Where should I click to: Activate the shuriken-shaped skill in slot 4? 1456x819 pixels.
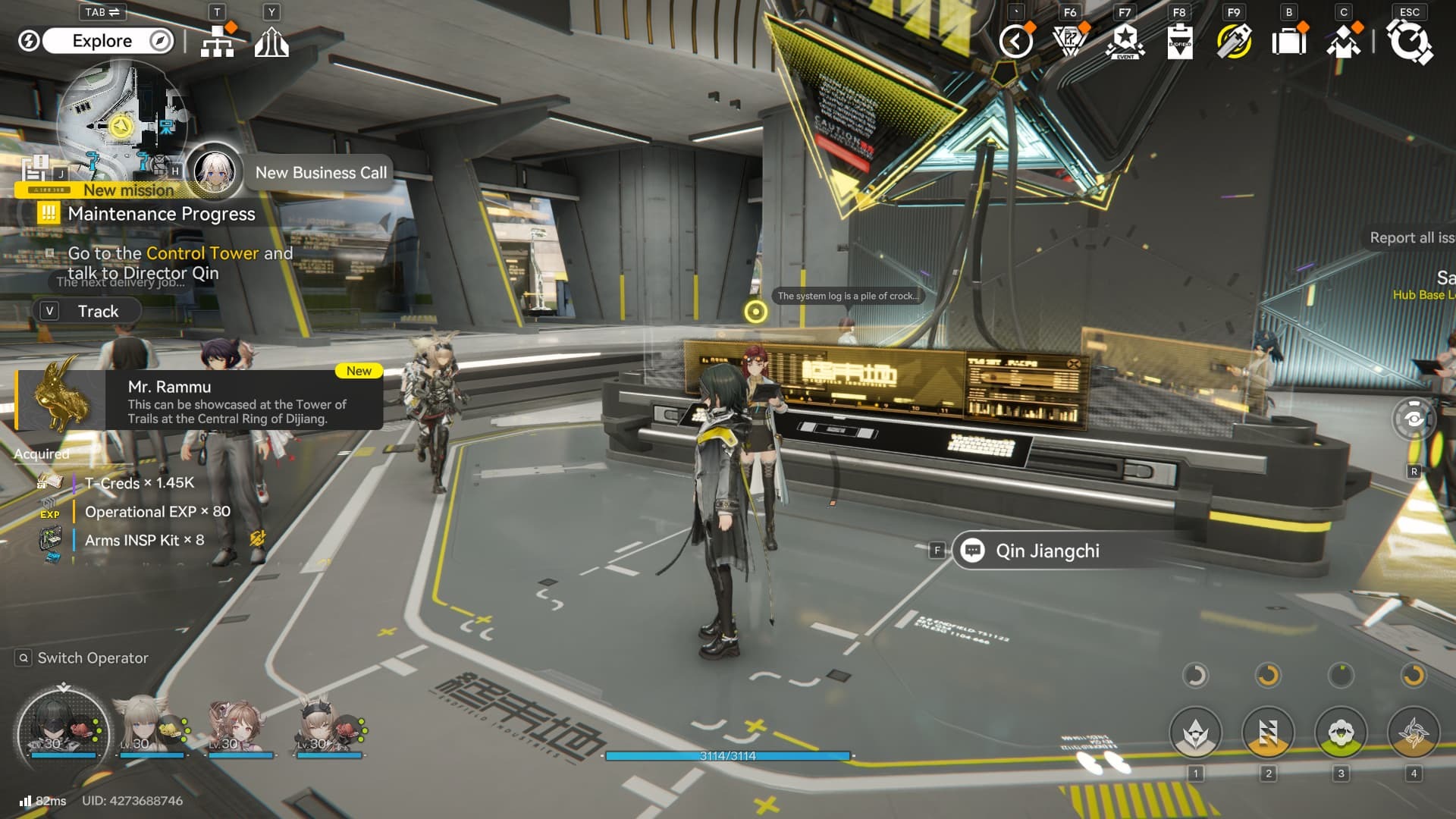1414,733
